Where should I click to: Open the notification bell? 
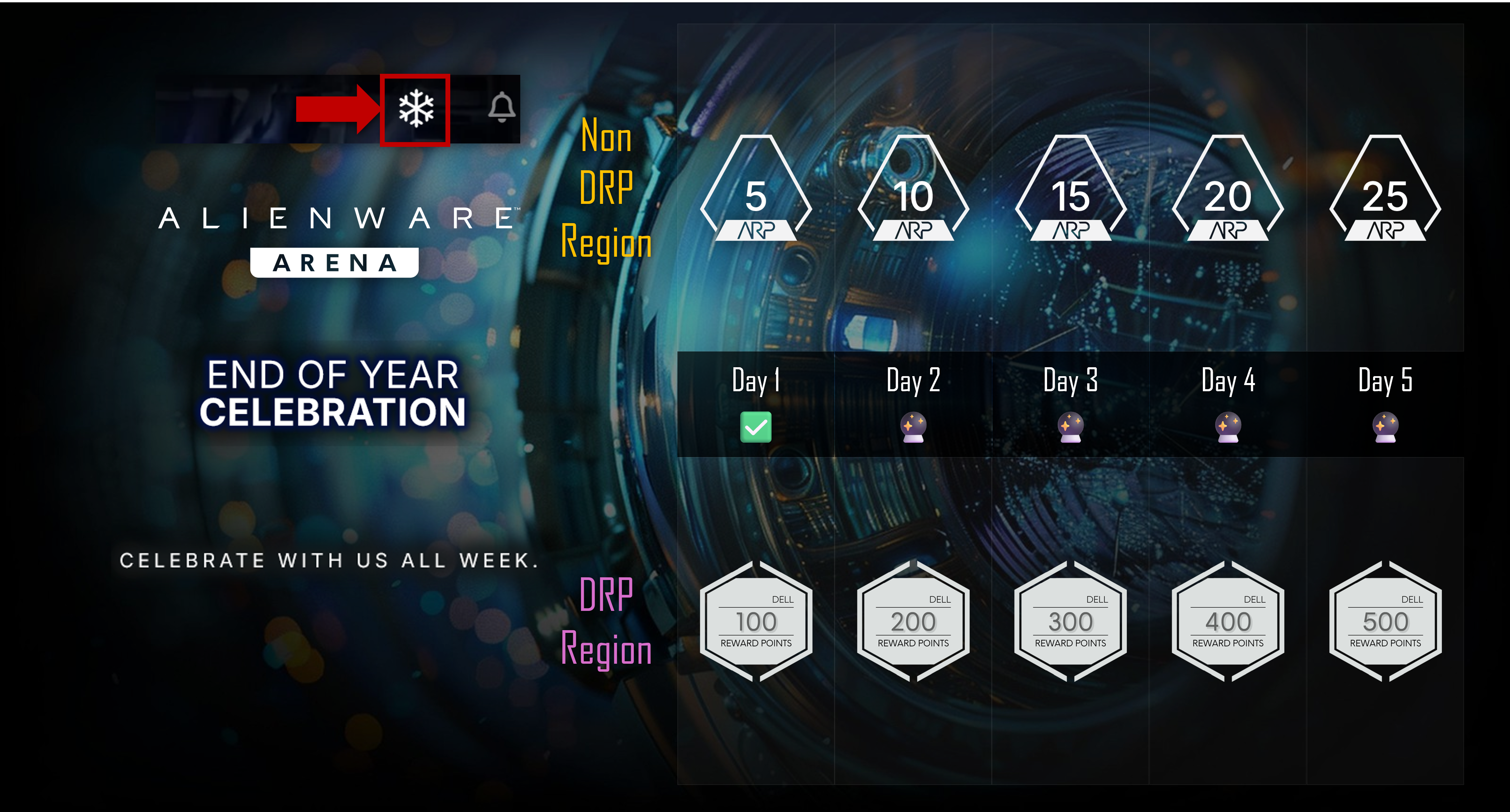pos(502,107)
